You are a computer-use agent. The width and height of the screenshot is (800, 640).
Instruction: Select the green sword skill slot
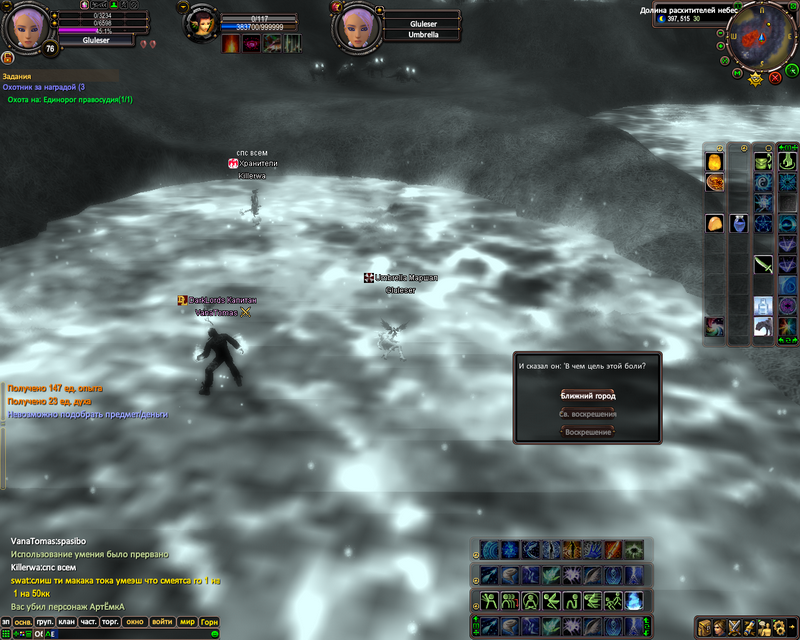point(763,265)
